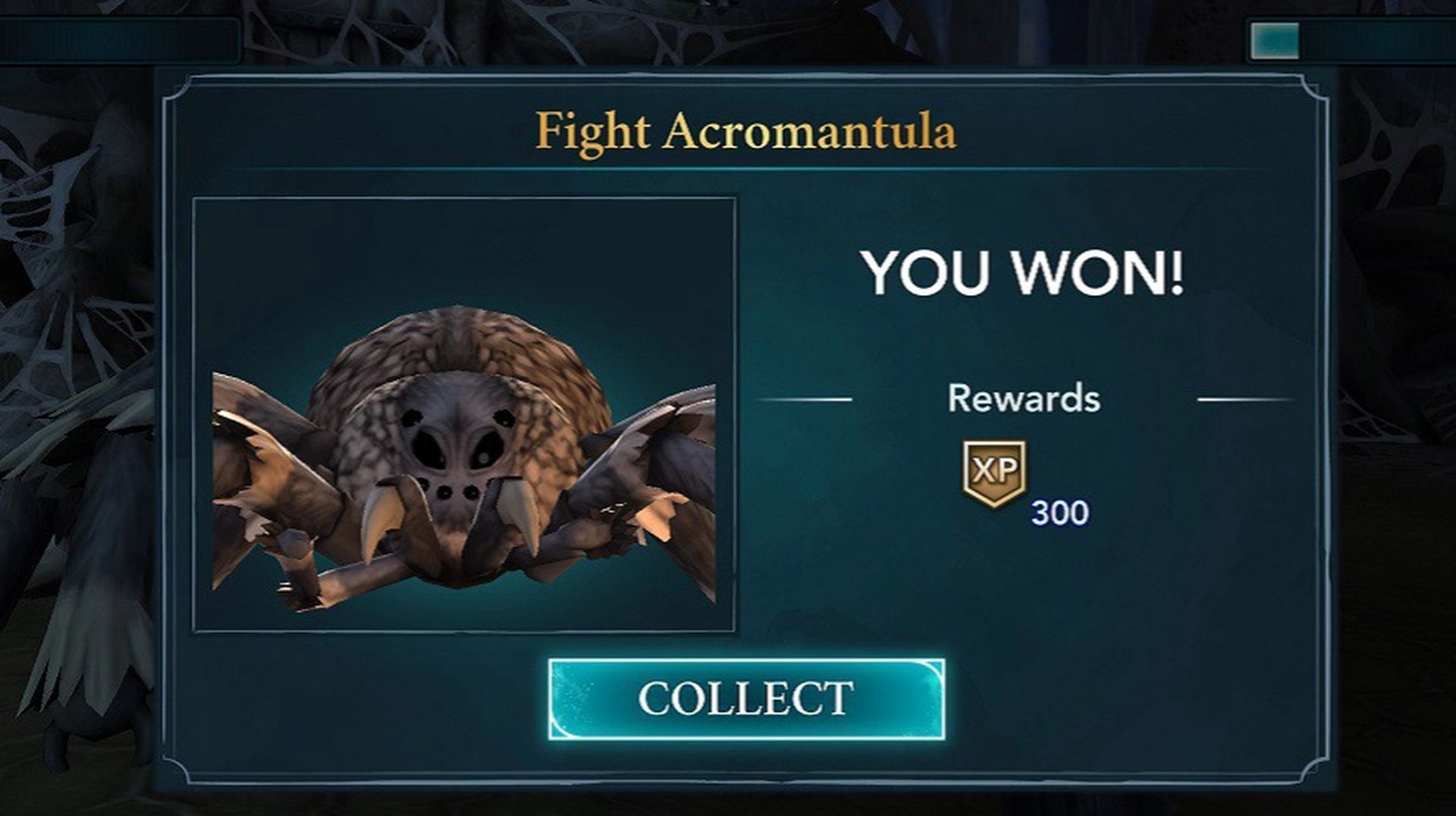Screen dimensions: 1456x816
Task: Select the Fight Acromantula title
Action: (x=745, y=133)
